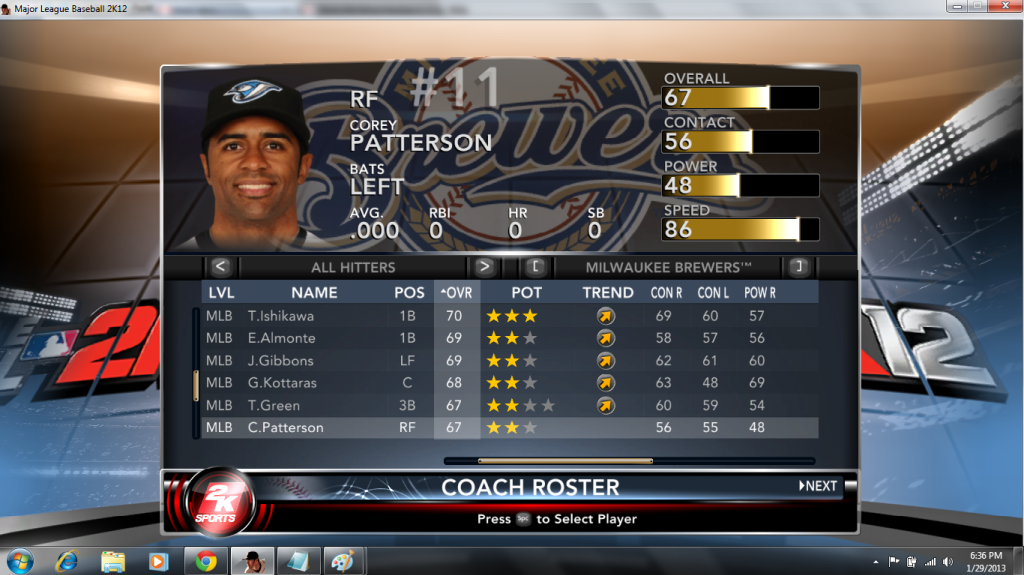Sort the list by POS header
The image size is (1024, 575).
pos(409,293)
